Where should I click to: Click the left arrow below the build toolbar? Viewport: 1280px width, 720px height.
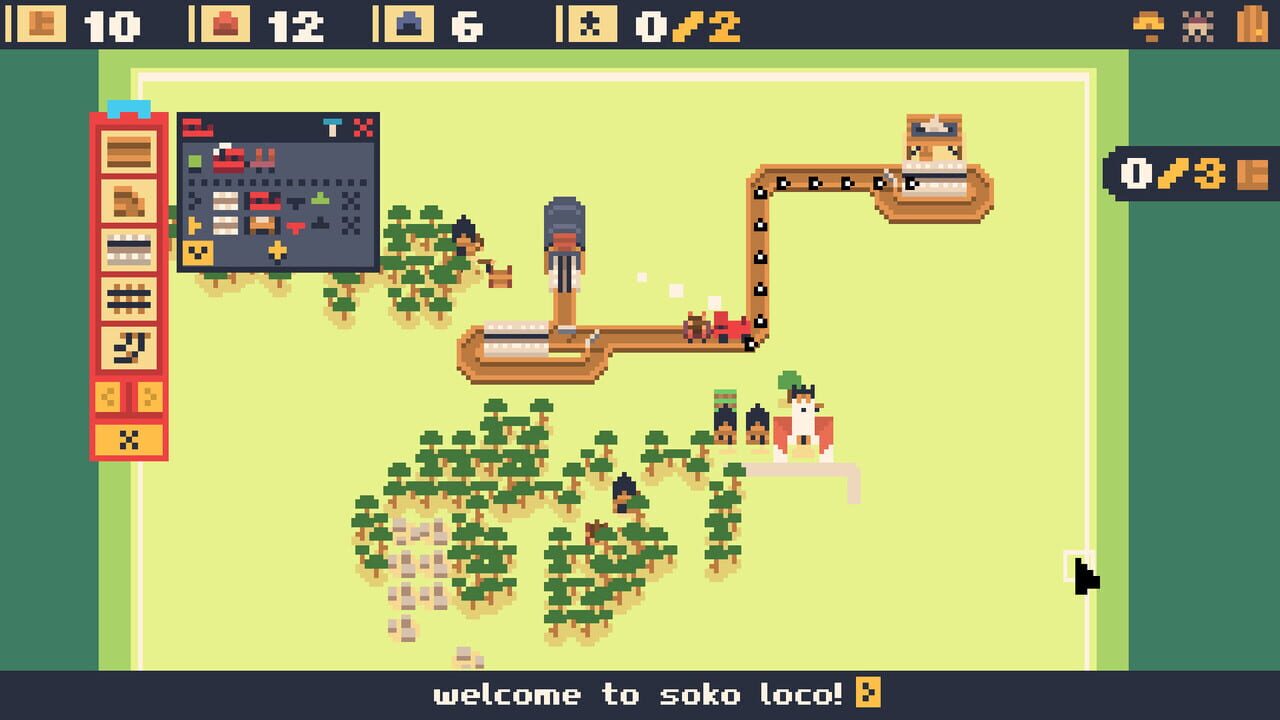(x=108, y=395)
